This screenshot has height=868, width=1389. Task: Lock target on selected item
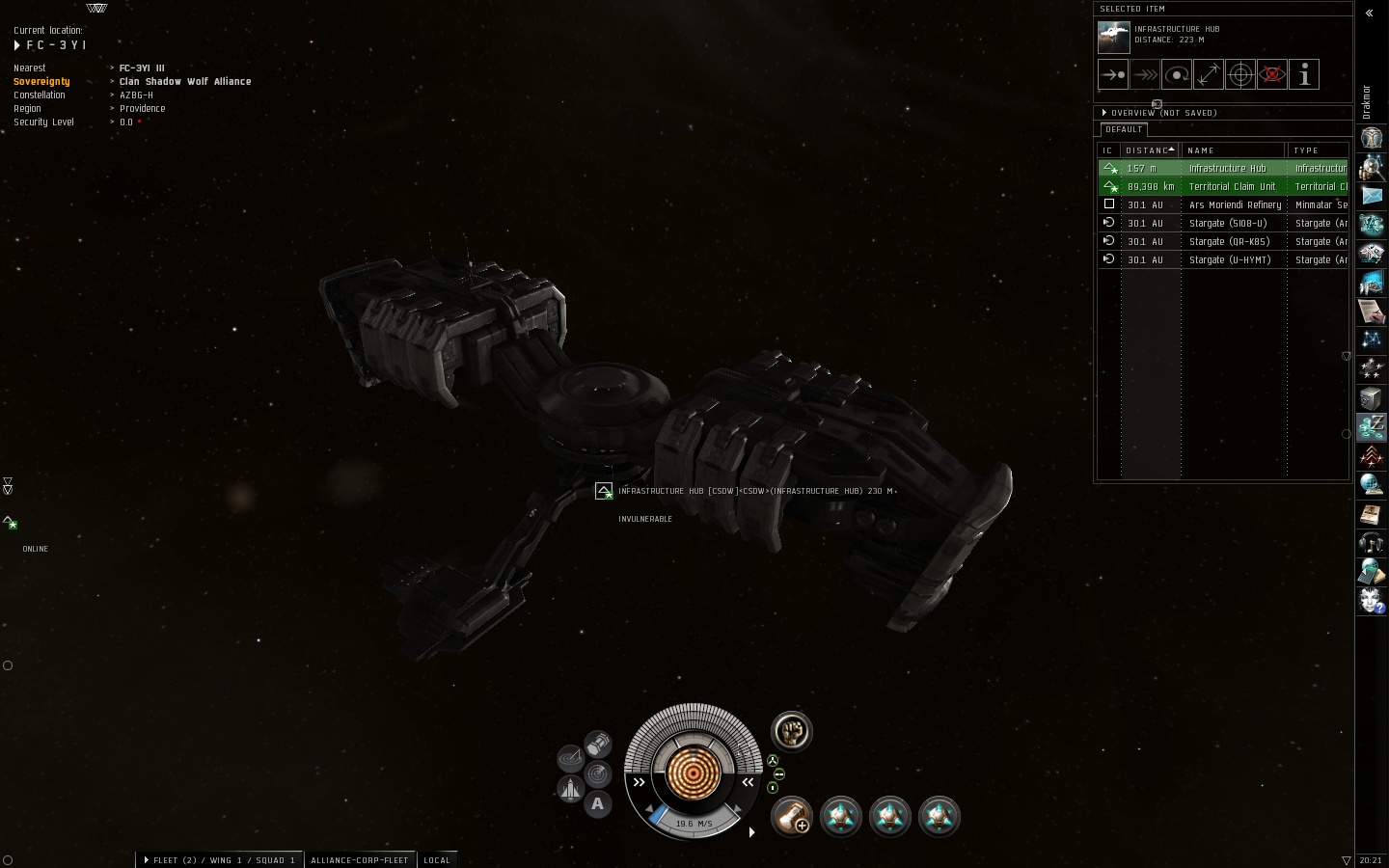pos(1240,74)
